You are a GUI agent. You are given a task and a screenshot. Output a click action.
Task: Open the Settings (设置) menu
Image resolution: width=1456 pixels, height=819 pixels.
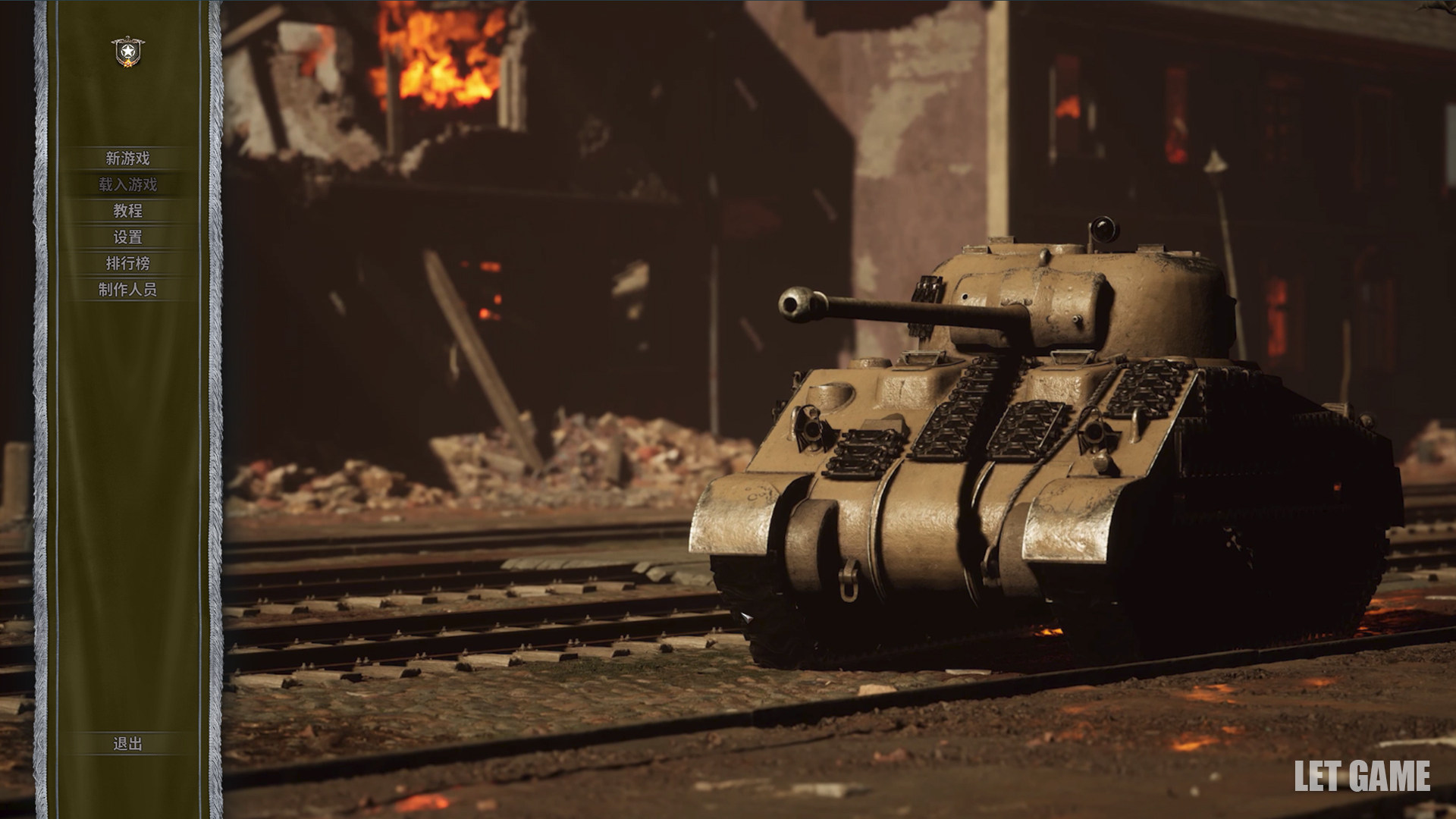[x=127, y=237]
